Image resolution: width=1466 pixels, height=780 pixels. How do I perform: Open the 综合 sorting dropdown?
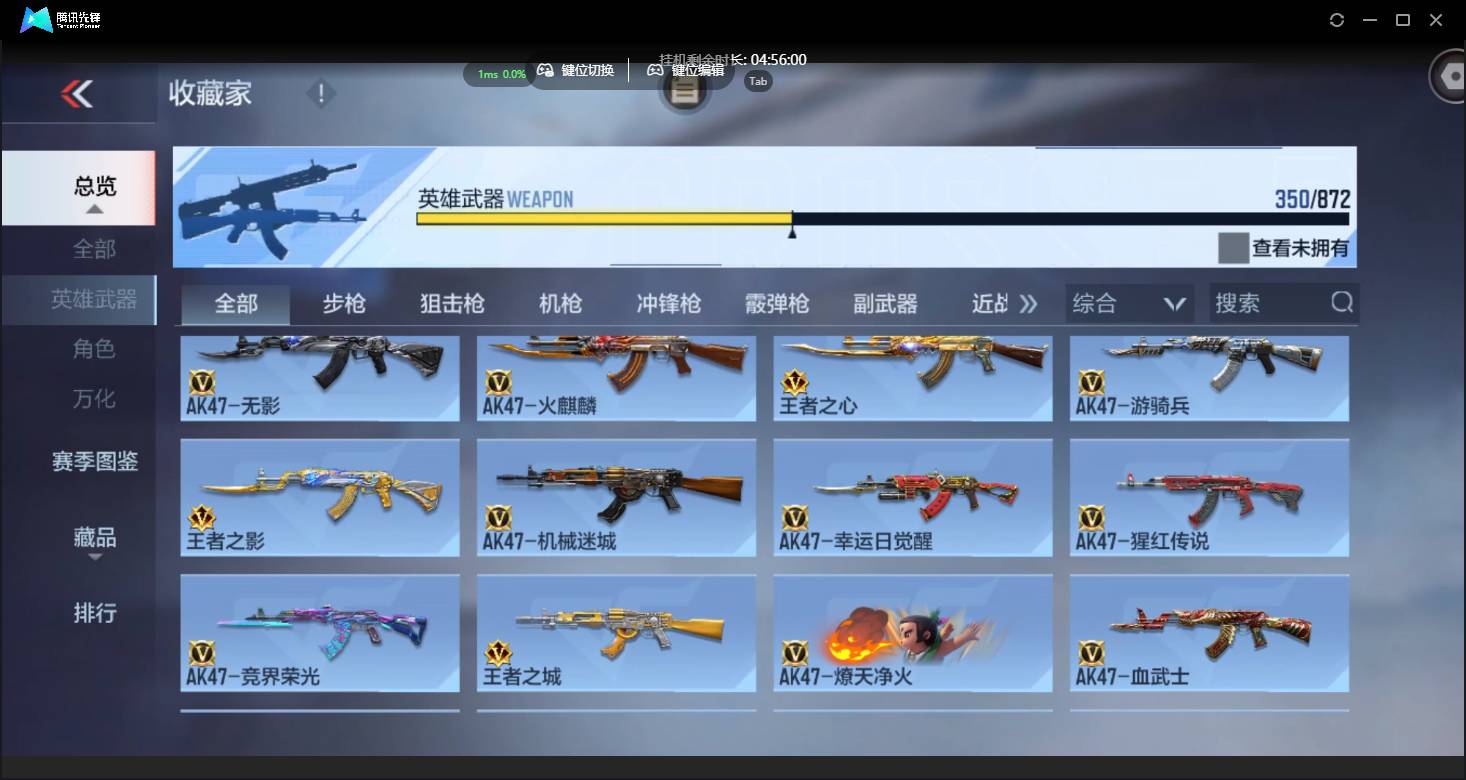pos(1128,302)
